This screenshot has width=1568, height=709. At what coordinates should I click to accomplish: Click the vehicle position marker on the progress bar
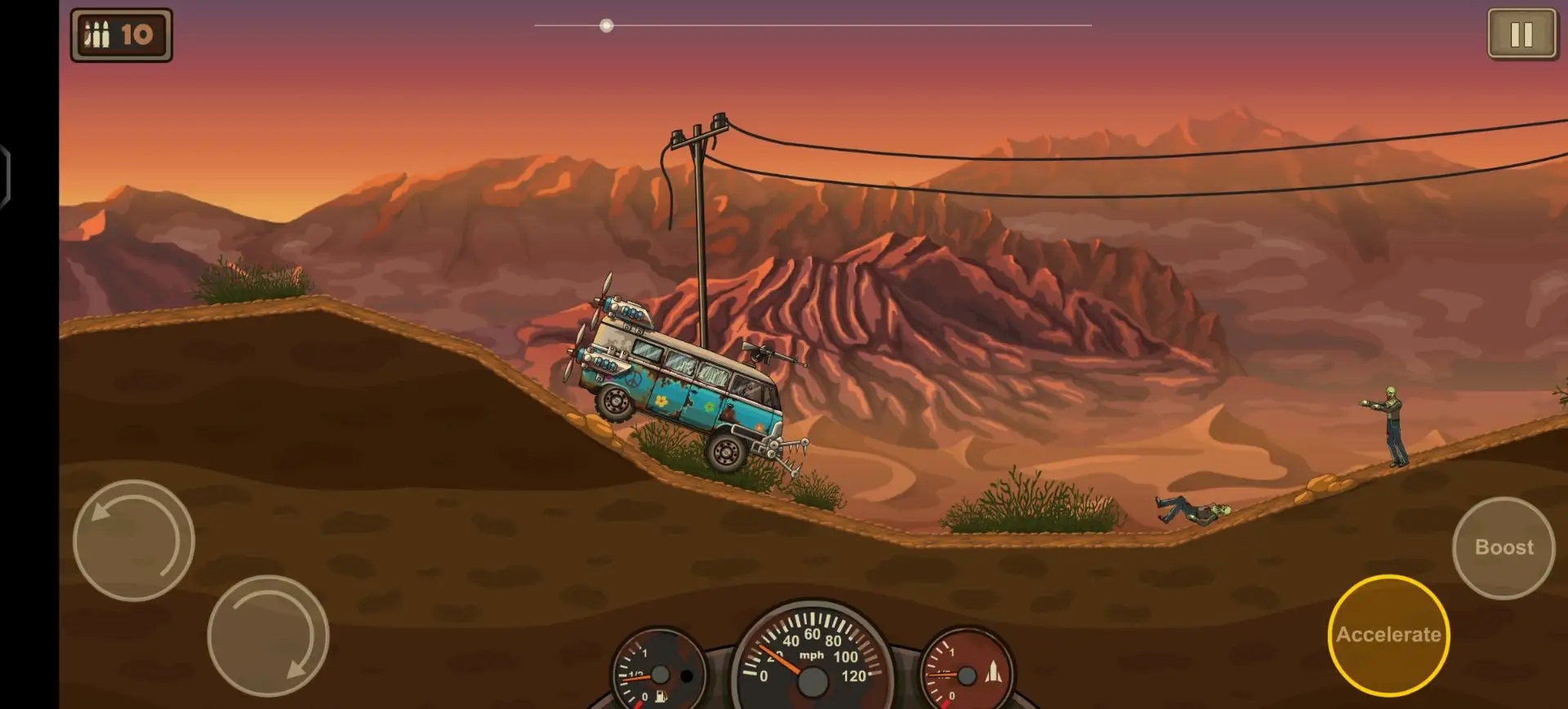(x=606, y=25)
